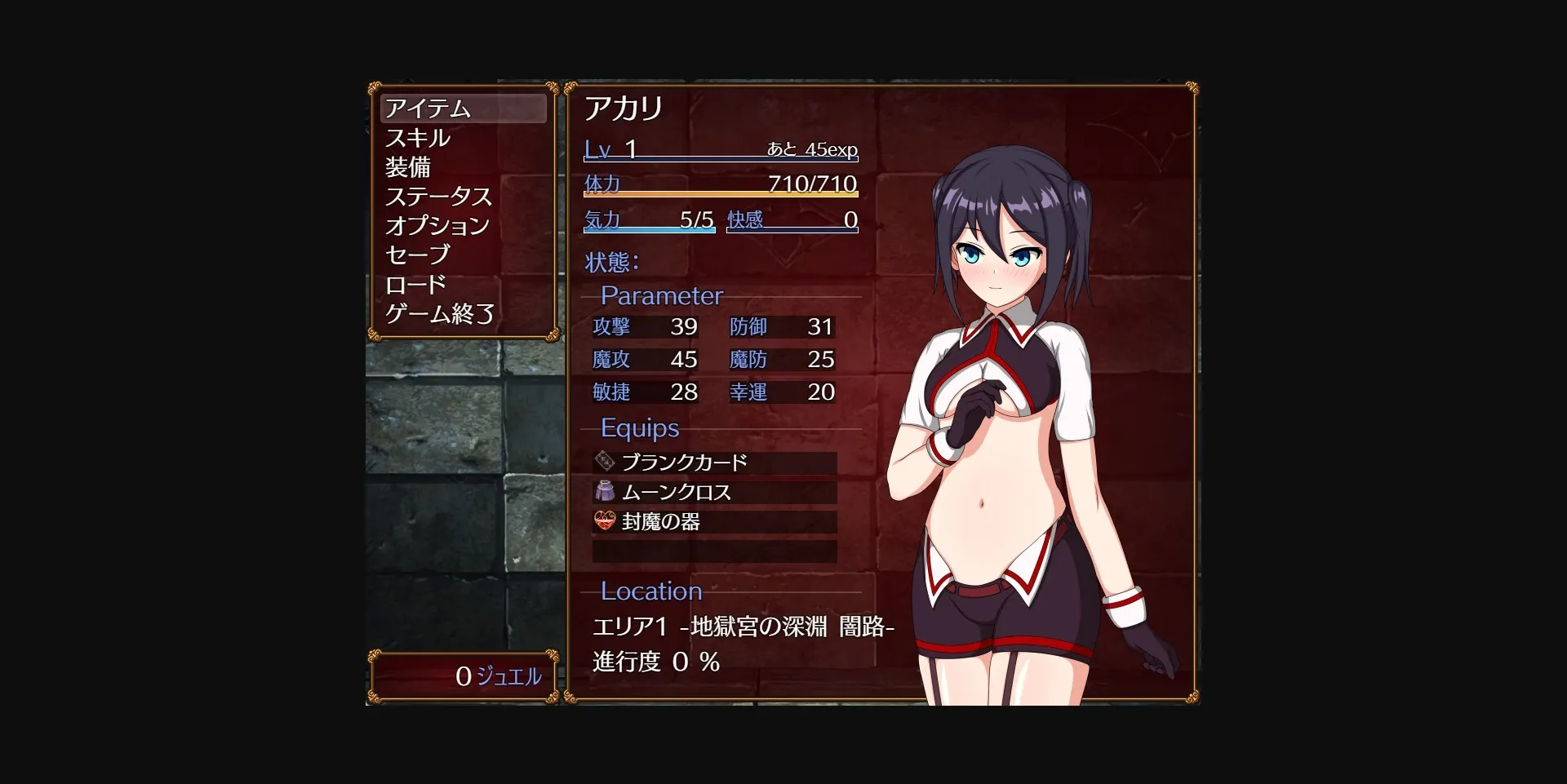Click the 封魔の器 heart-shaped equip icon
Image resolution: width=1567 pixels, height=784 pixels.
coord(603,522)
